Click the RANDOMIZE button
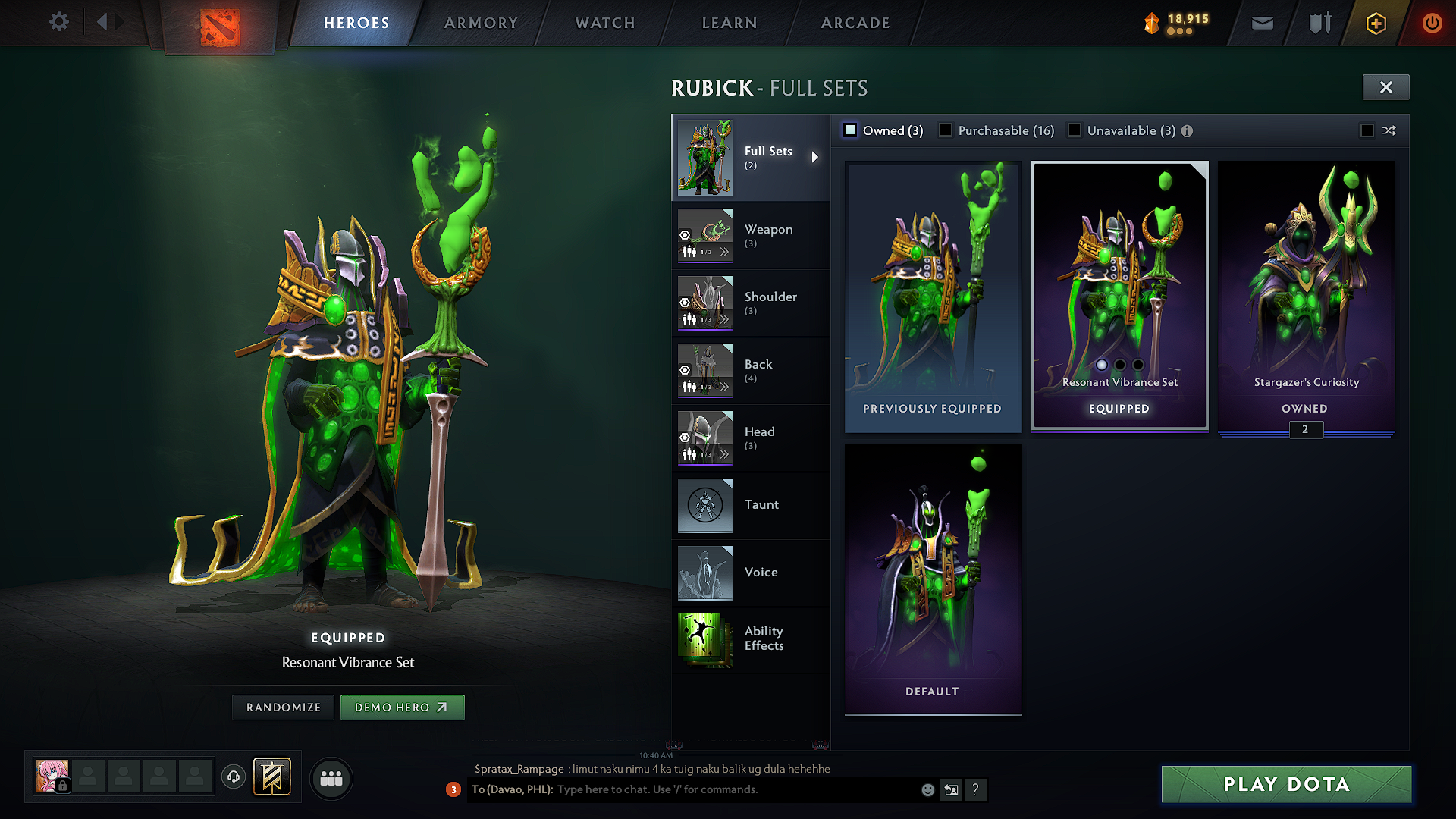1456x819 pixels. coord(283,707)
